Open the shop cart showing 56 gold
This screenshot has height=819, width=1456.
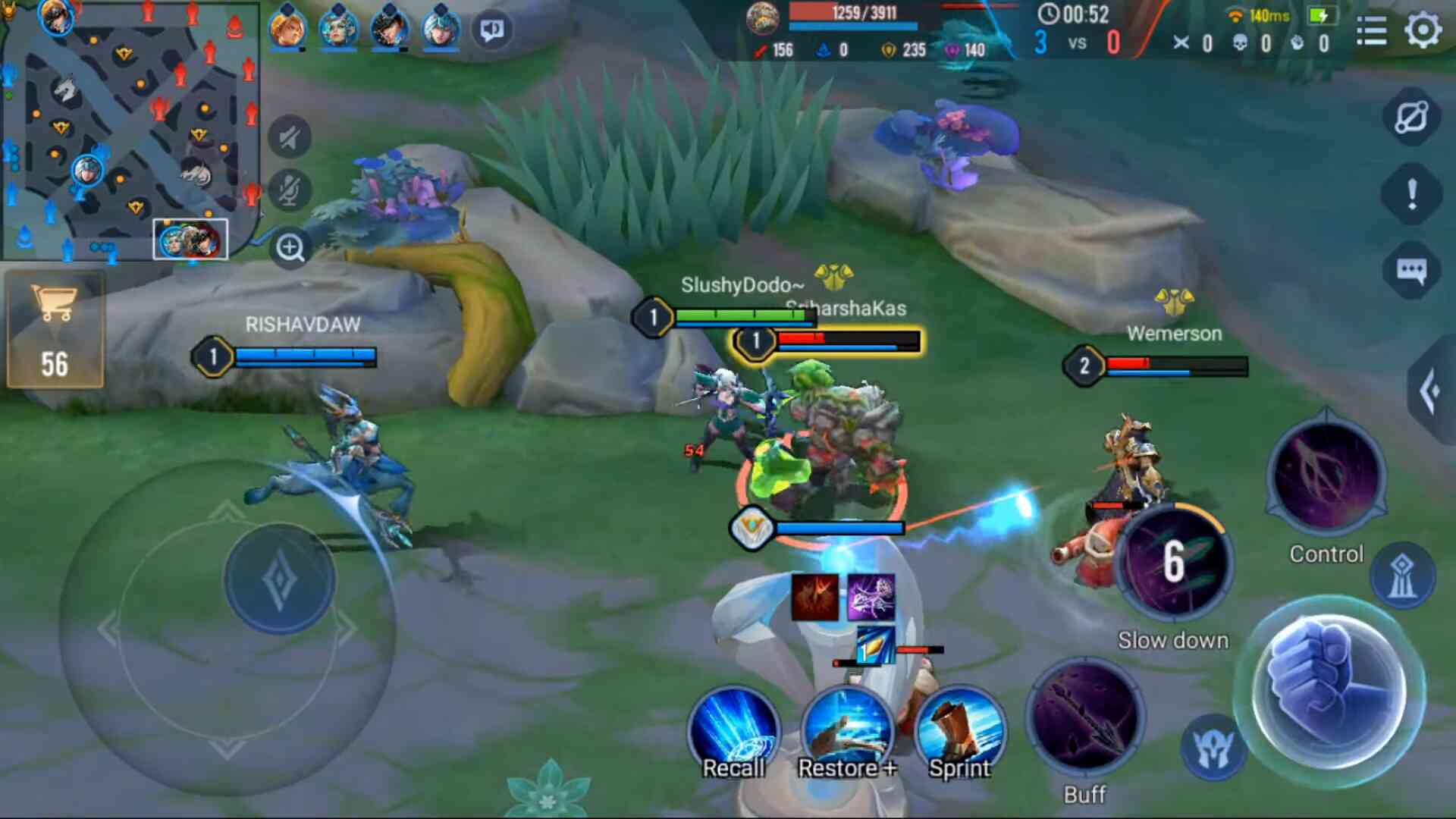55,330
